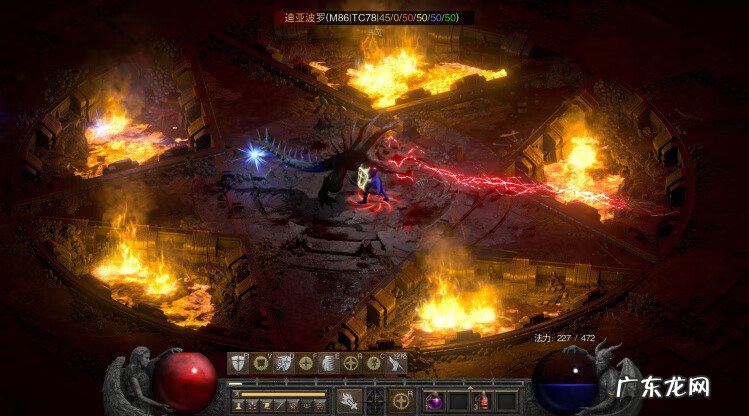The width and height of the screenshot is (749, 416).
Task: Open the left-click attack skill selector
Action: [349, 401]
